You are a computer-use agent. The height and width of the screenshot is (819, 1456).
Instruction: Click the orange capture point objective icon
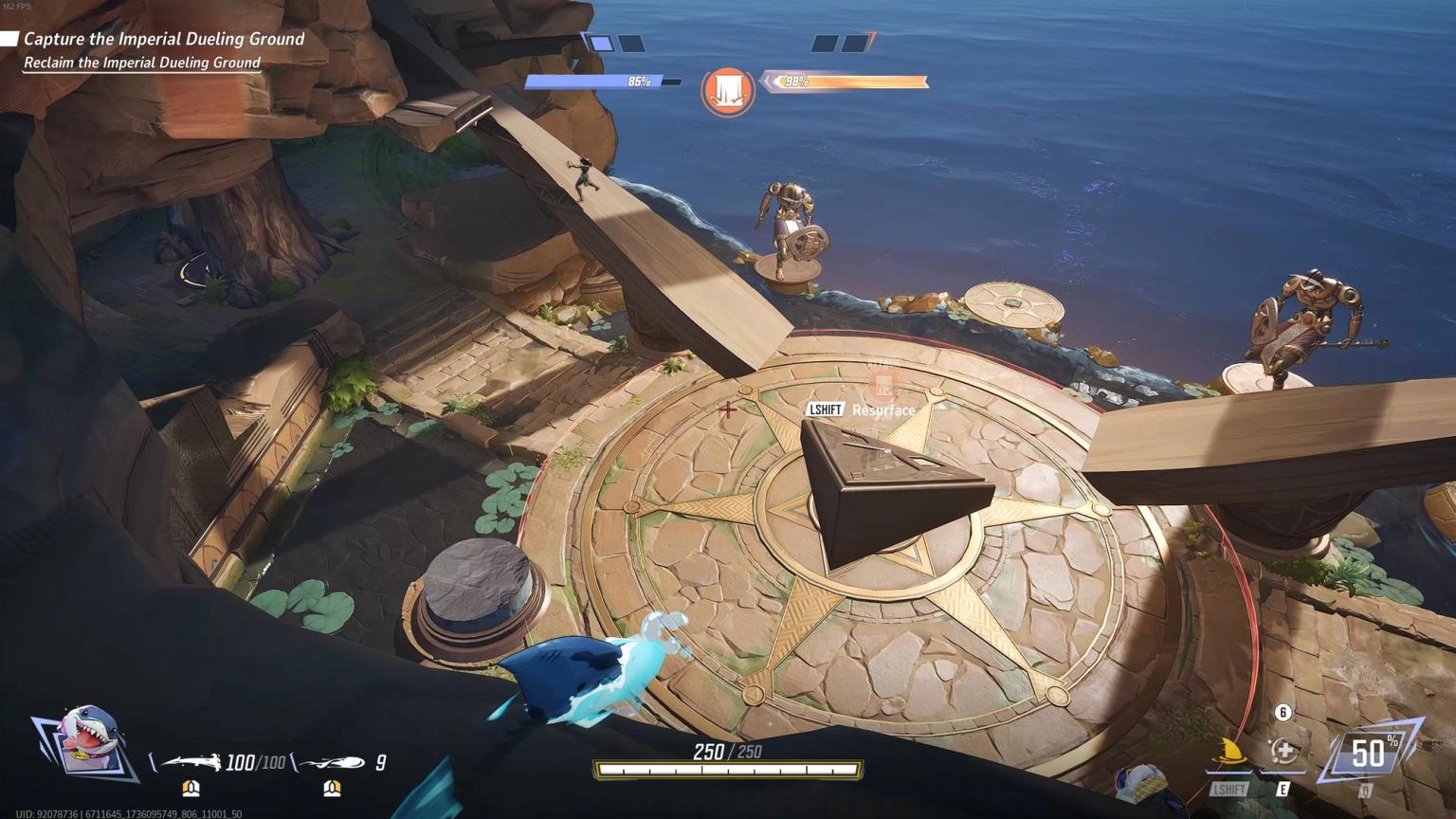click(x=727, y=91)
